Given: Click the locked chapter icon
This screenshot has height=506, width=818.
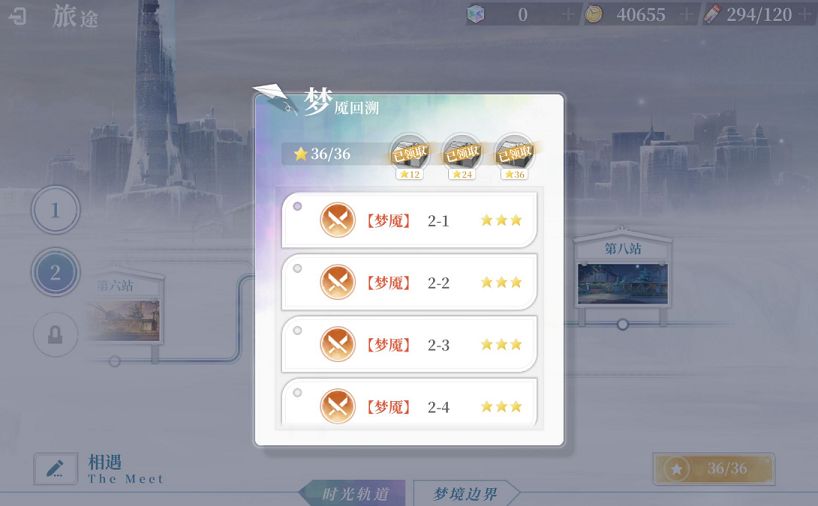Looking at the screenshot, I should [x=56, y=335].
